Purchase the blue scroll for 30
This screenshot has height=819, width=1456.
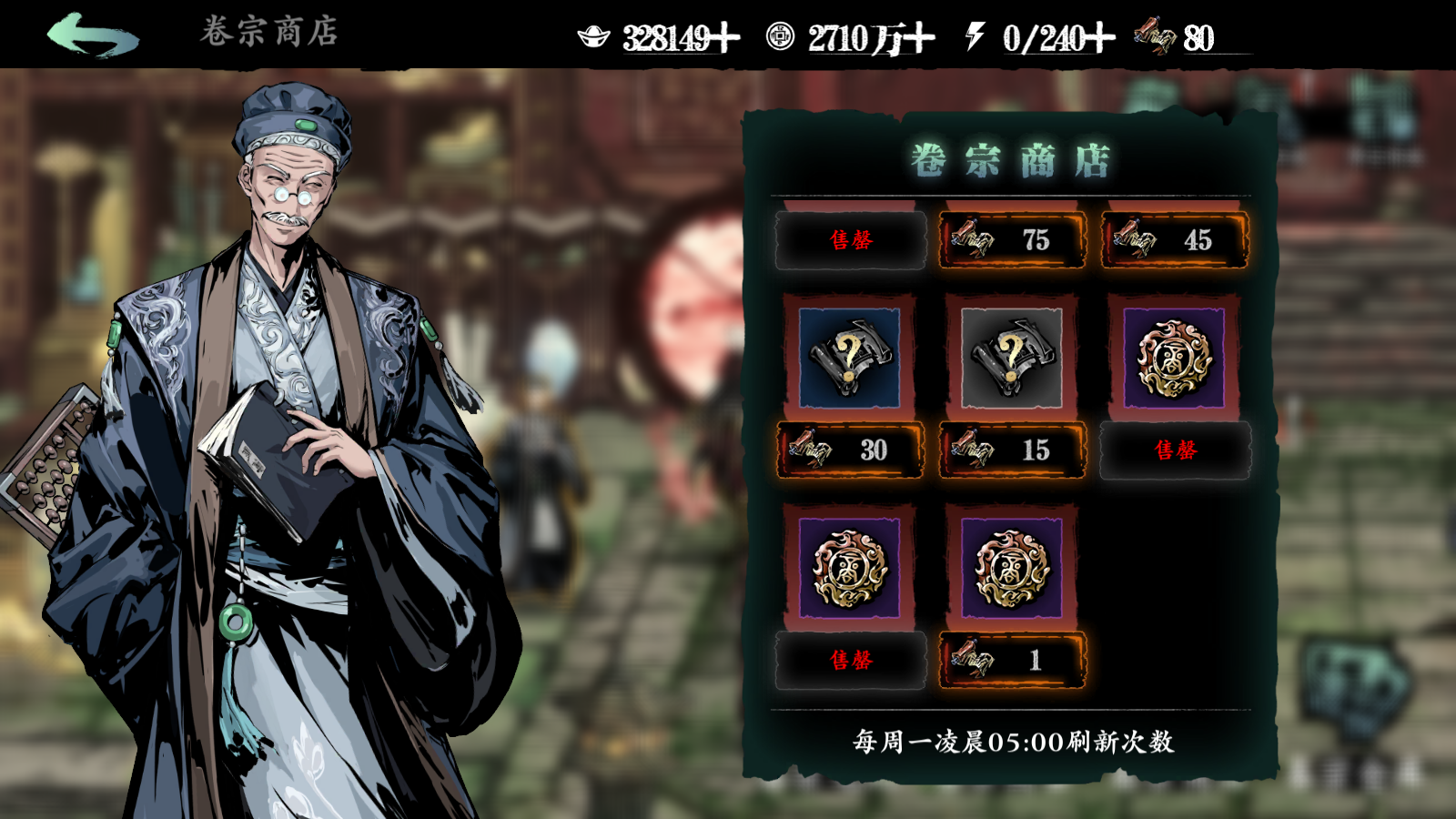(850, 450)
